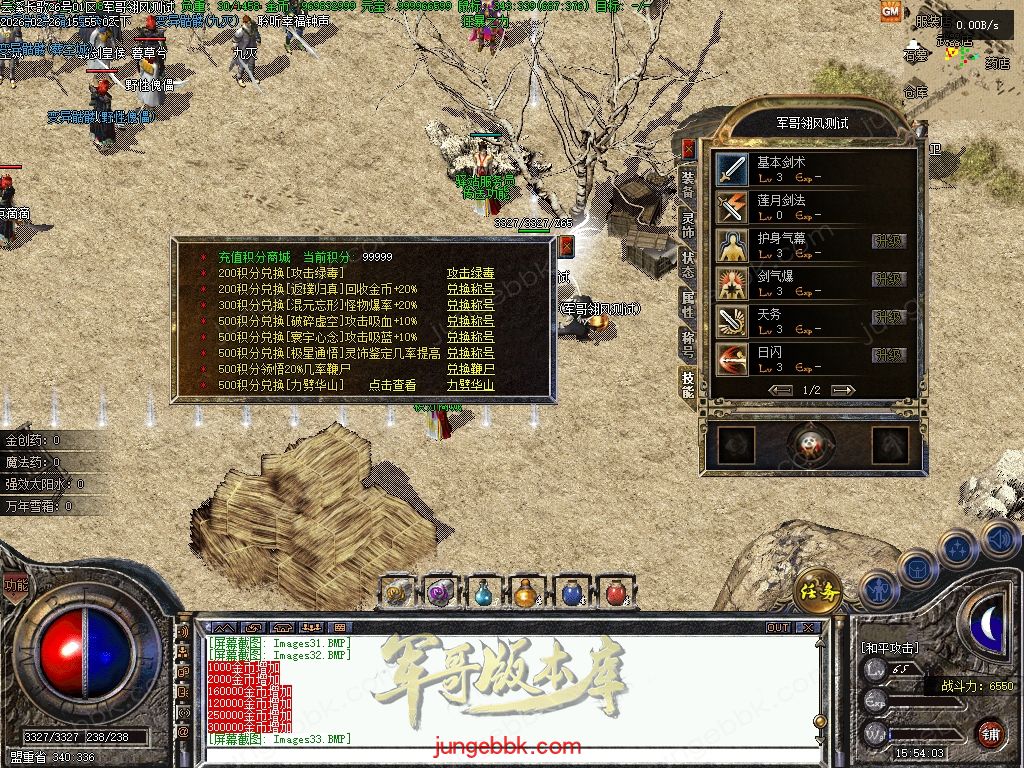
Task: Open the 状态 status tab
Action: (x=688, y=261)
